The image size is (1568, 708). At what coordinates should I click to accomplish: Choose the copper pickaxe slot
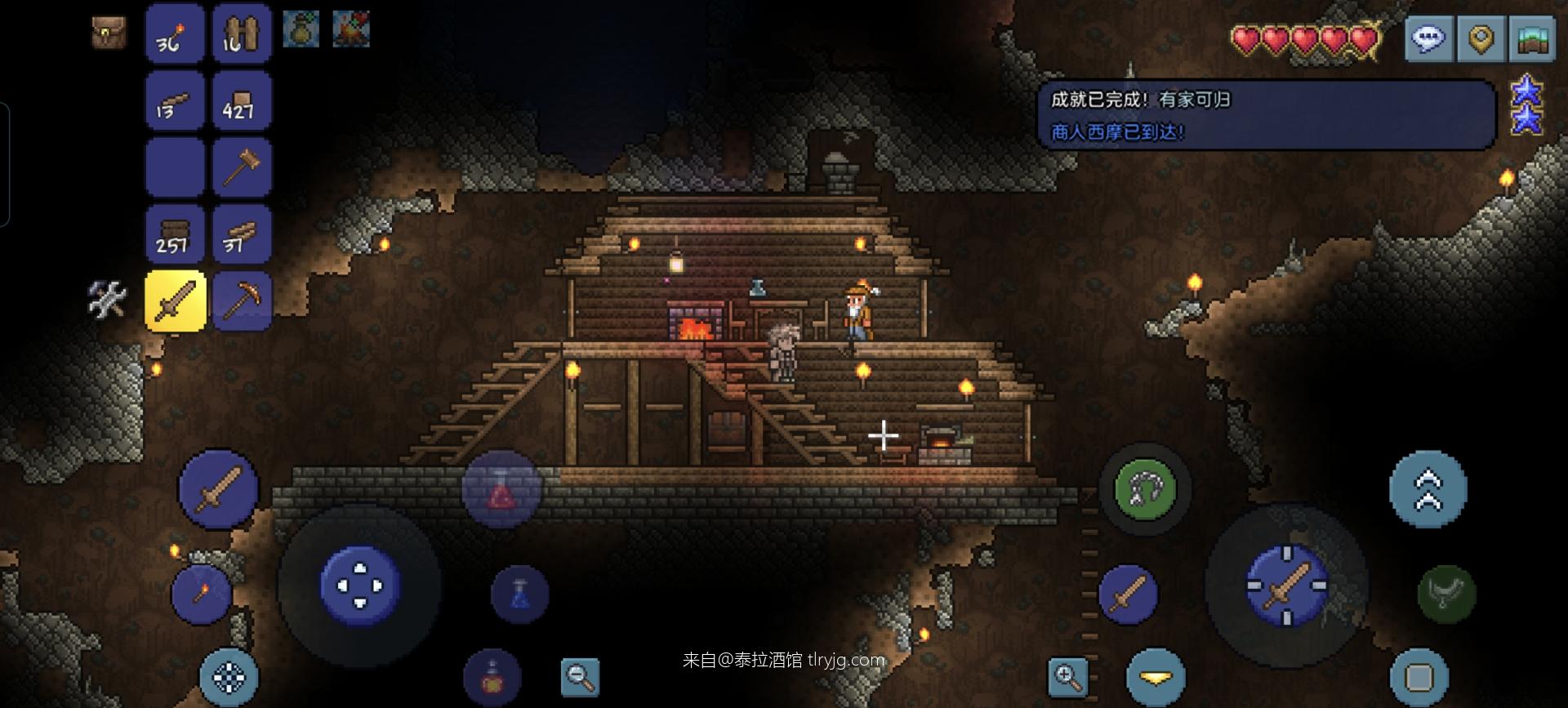click(x=242, y=301)
